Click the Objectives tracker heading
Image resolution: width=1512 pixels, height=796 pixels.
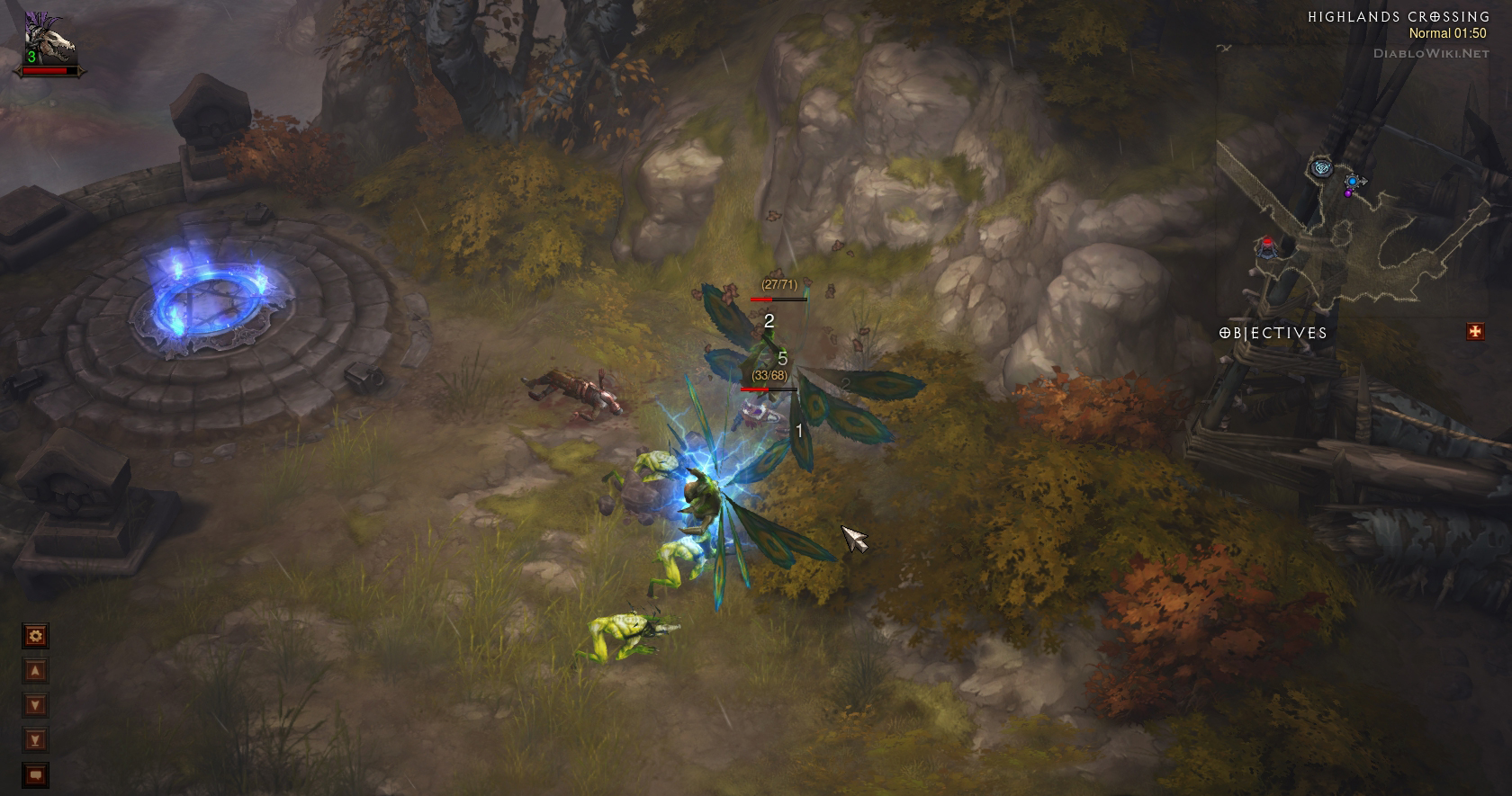pyautogui.click(x=1273, y=333)
